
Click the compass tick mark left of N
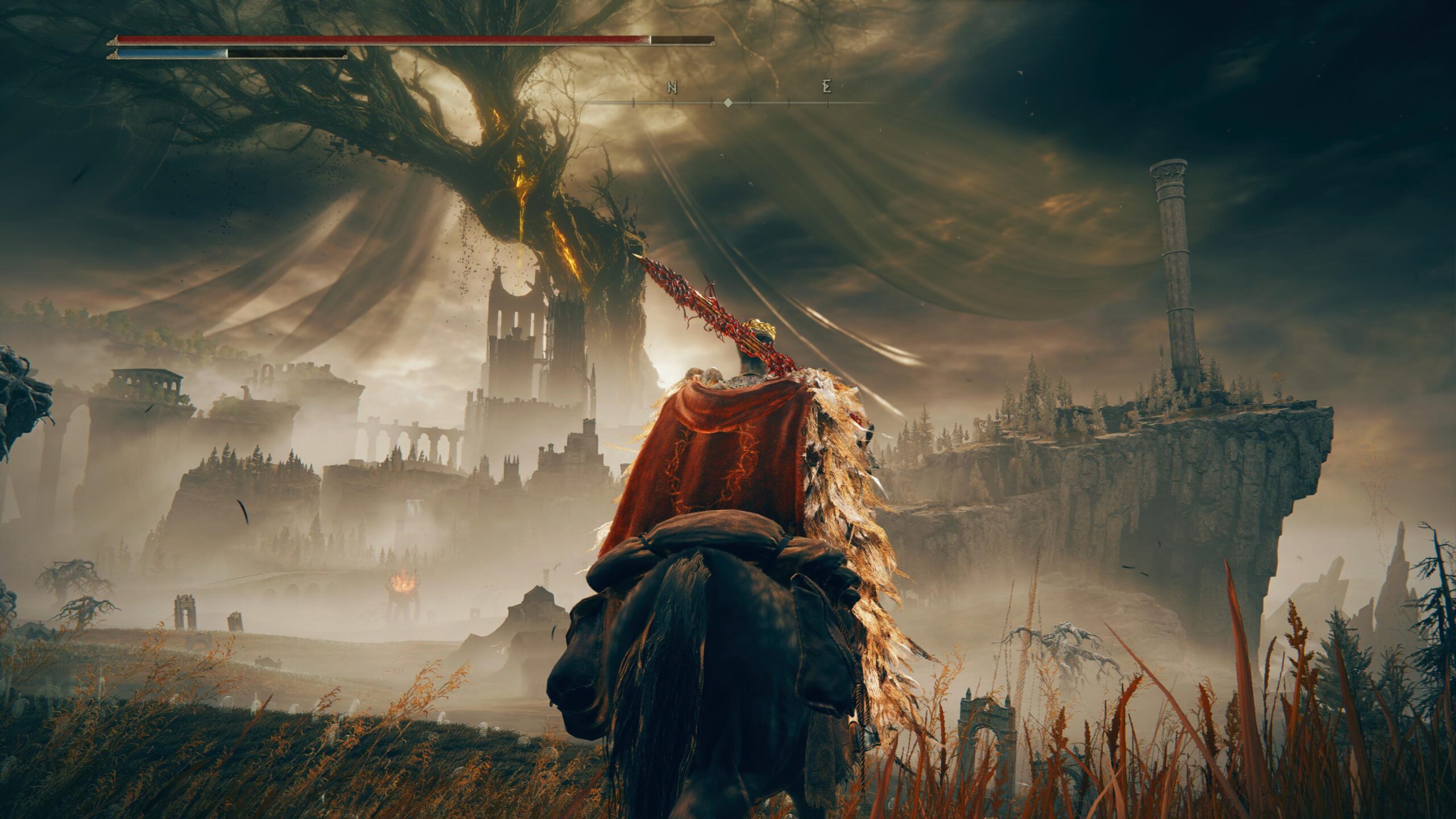633,104
